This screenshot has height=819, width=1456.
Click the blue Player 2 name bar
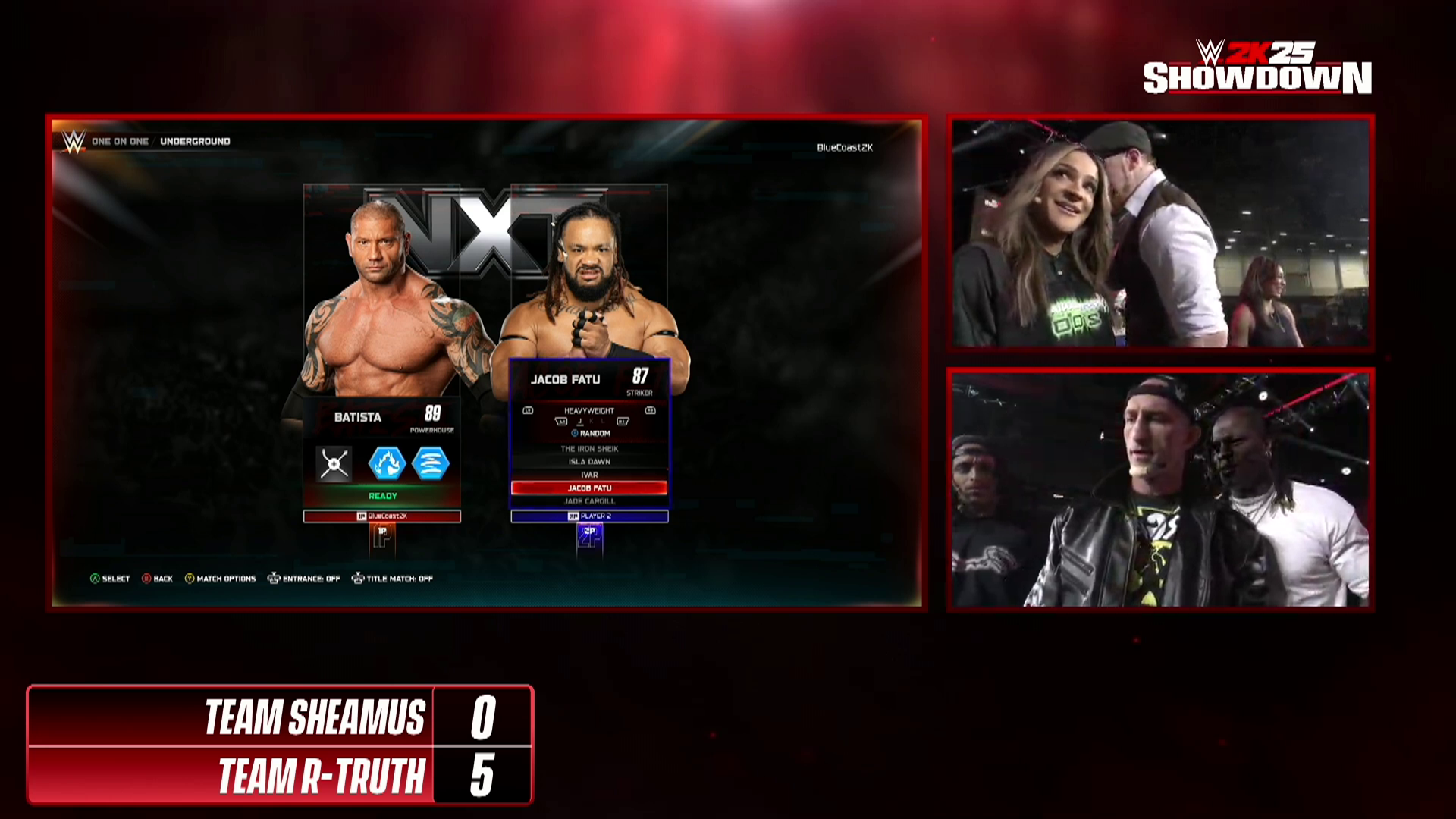(x=589, y=516)
